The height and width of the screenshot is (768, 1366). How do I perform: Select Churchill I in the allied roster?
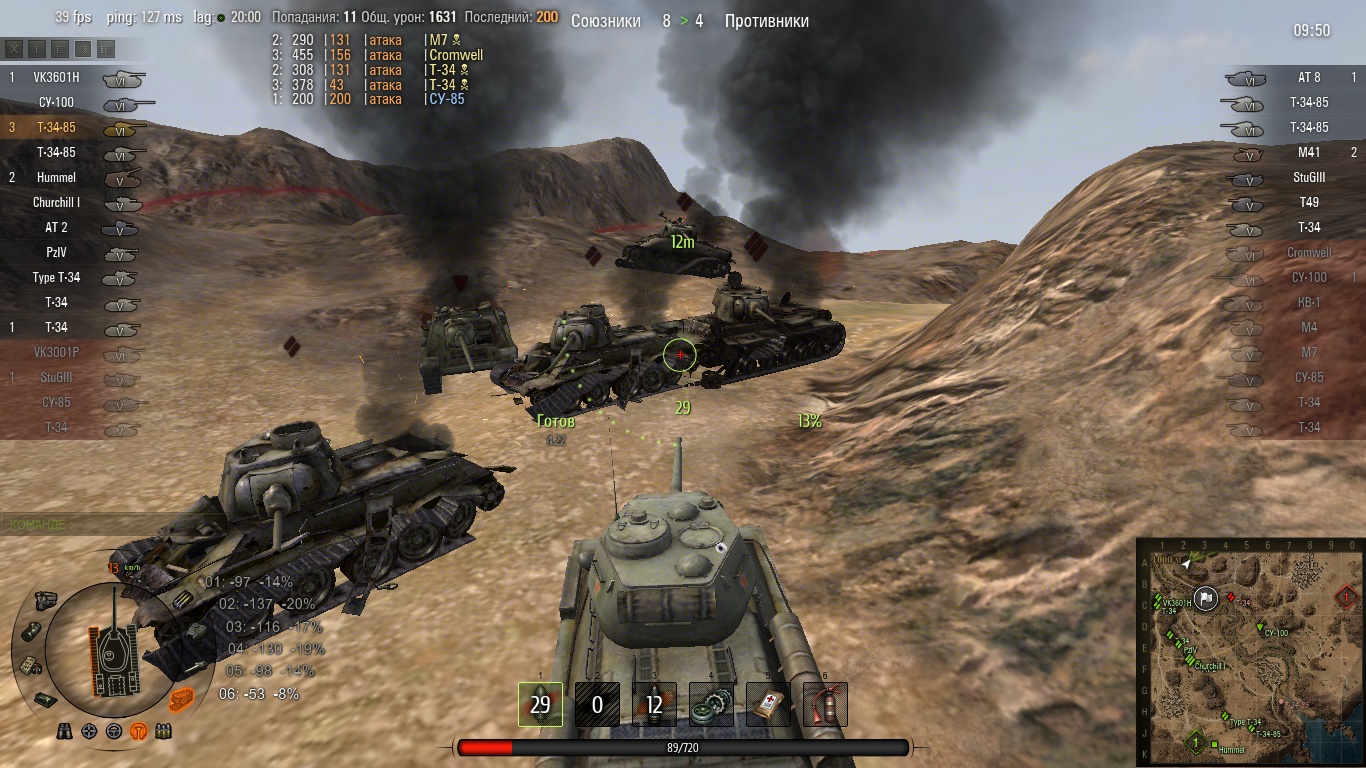point(56,202)
